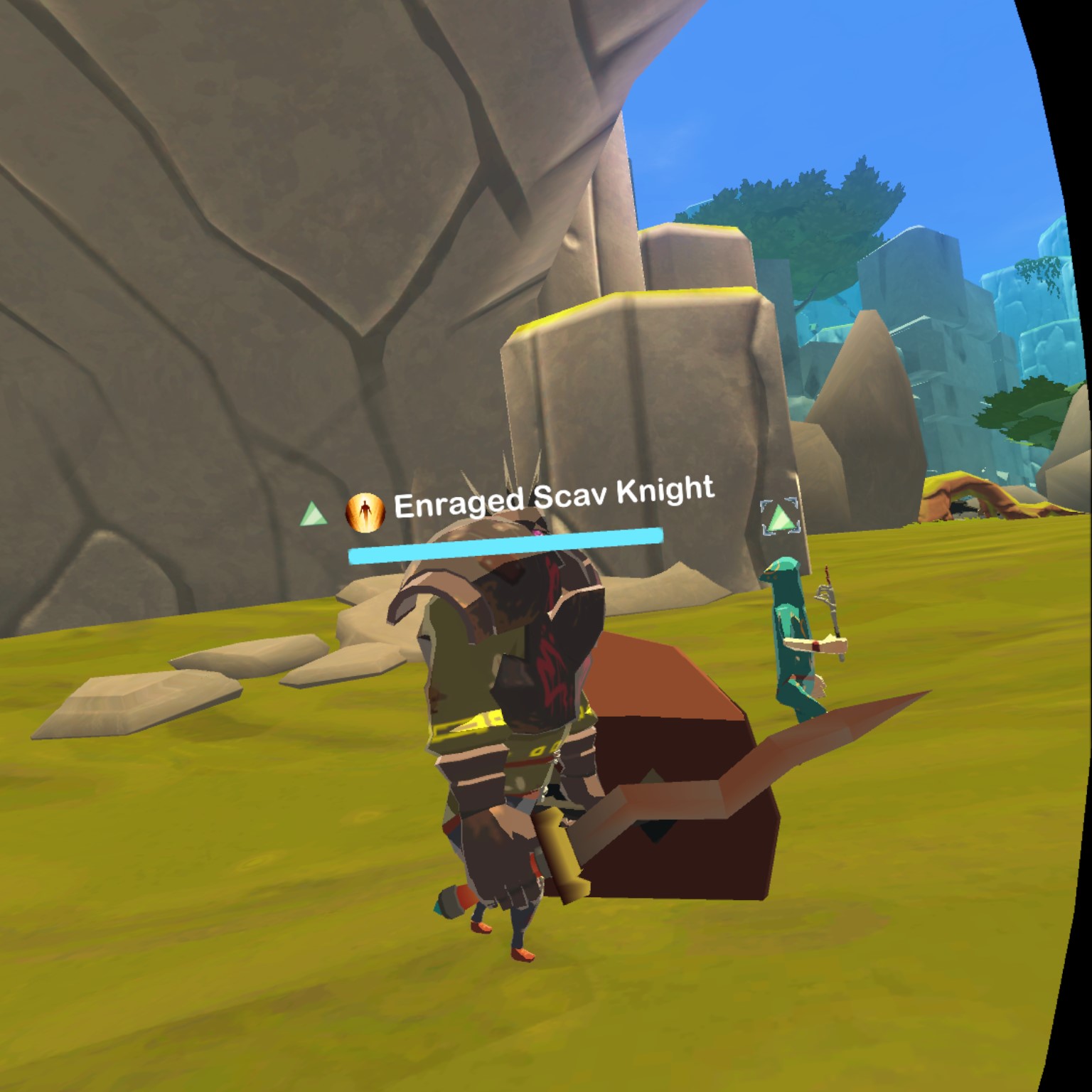Select the bracketed green triangle target marker
Image resolution: width=1092 pixels, height=1092 pixels.
779,518
